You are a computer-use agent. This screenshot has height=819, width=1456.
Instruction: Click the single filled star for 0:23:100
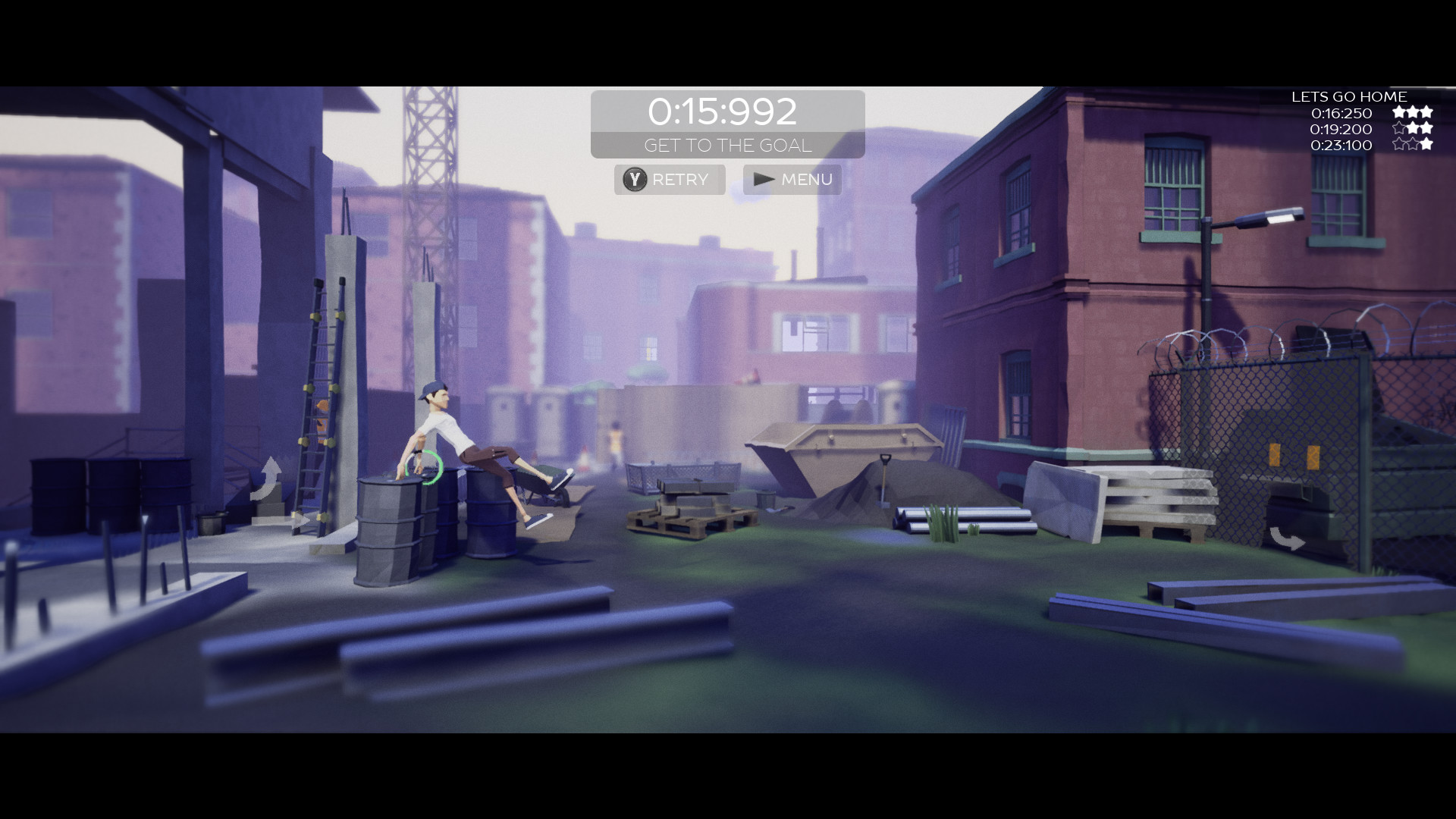[1428, 146]
